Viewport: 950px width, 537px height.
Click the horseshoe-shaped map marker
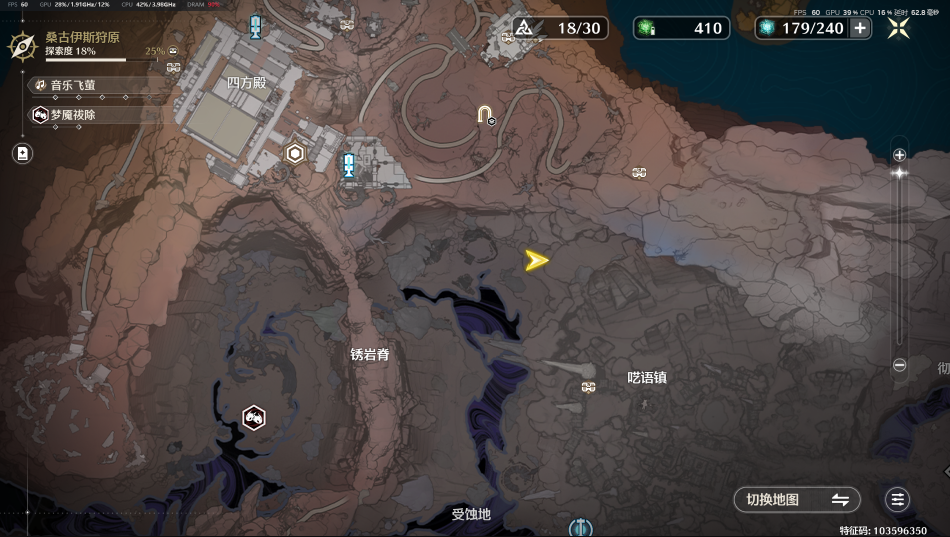click(485, 114)
